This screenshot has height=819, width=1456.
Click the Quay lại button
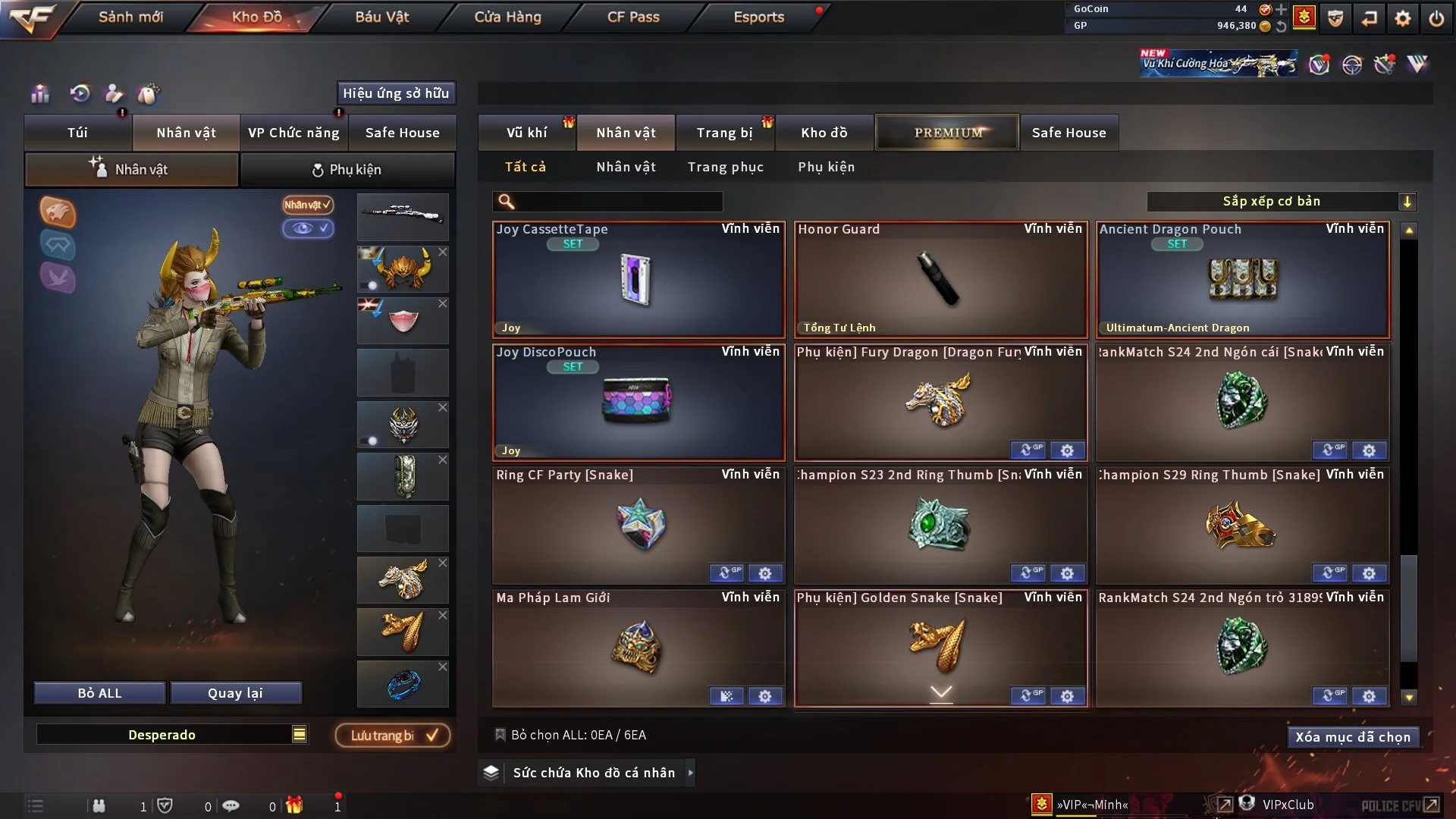coord(235,693)
